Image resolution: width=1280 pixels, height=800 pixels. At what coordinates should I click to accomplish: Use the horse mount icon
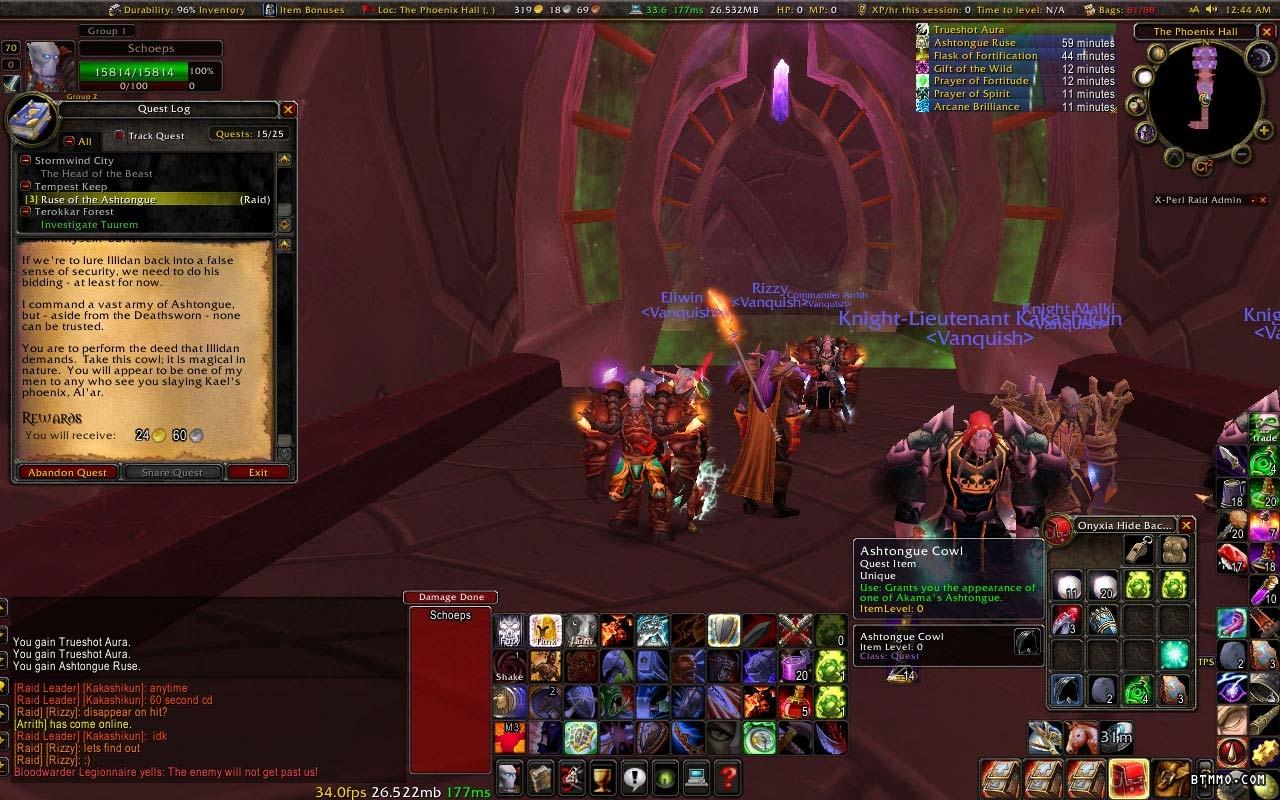coord(1080,738)
